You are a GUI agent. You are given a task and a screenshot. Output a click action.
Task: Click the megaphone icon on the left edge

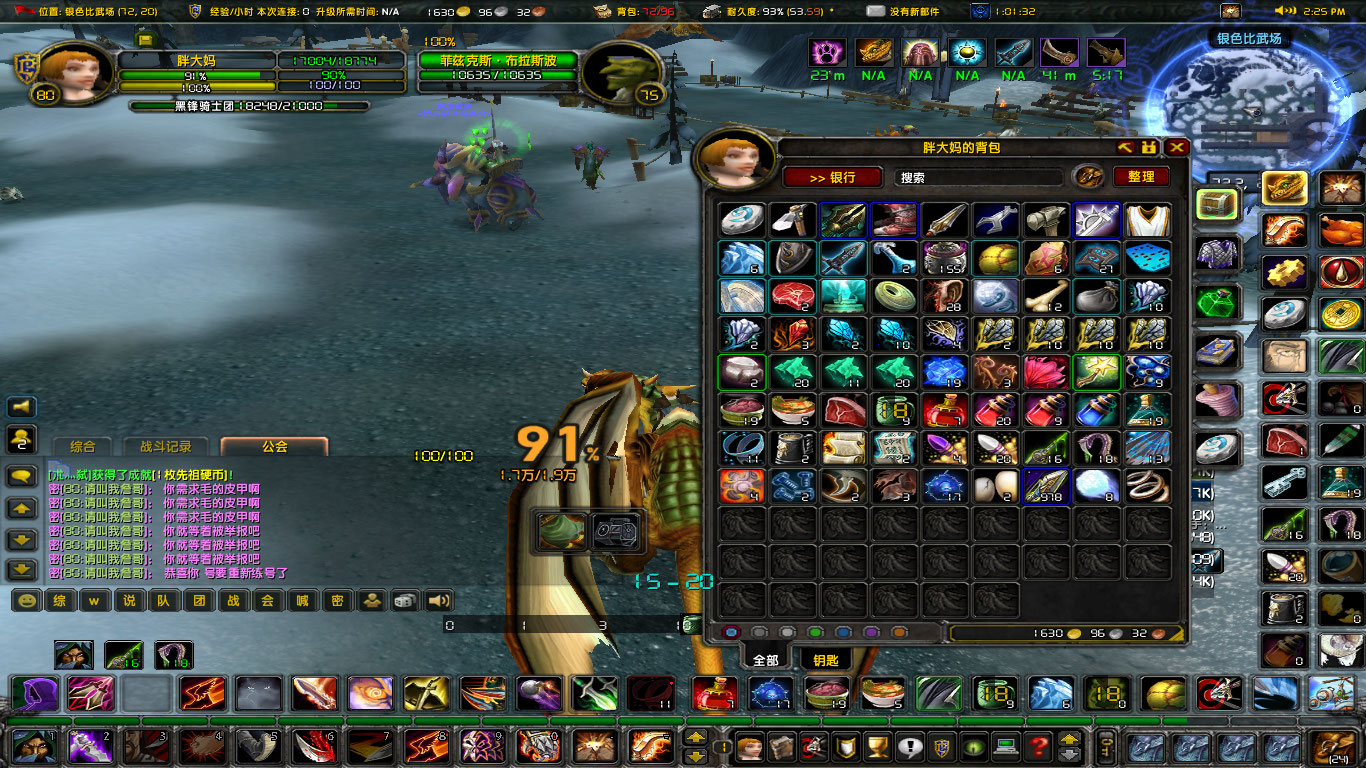pos(19,407)
